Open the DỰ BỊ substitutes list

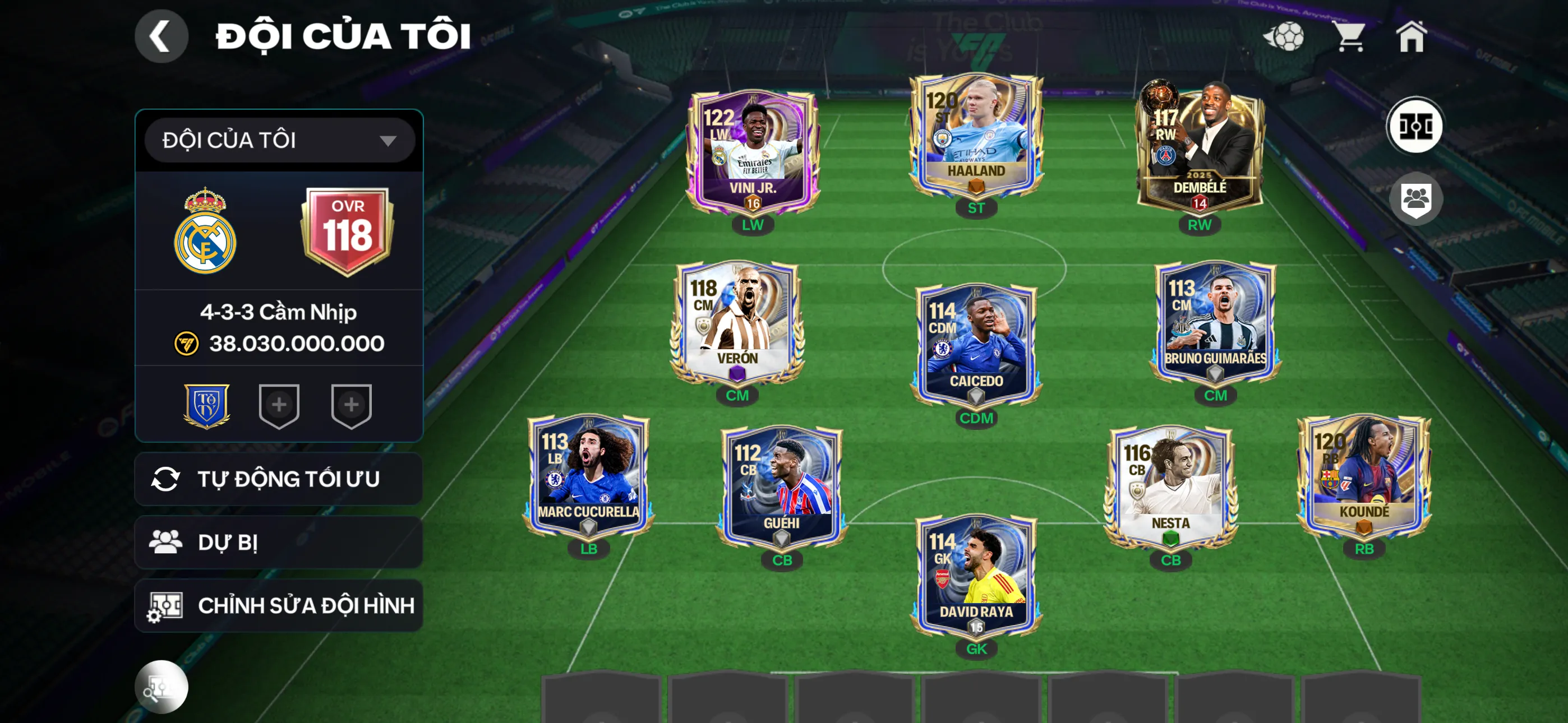click(279, 543)
